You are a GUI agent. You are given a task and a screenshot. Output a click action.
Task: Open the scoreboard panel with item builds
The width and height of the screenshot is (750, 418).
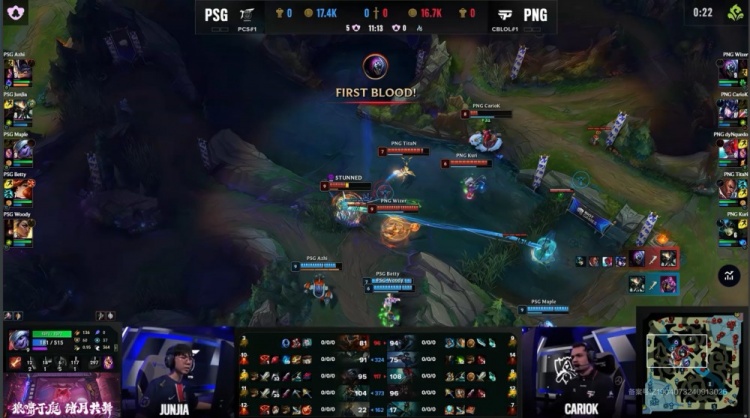click(376, 374)
